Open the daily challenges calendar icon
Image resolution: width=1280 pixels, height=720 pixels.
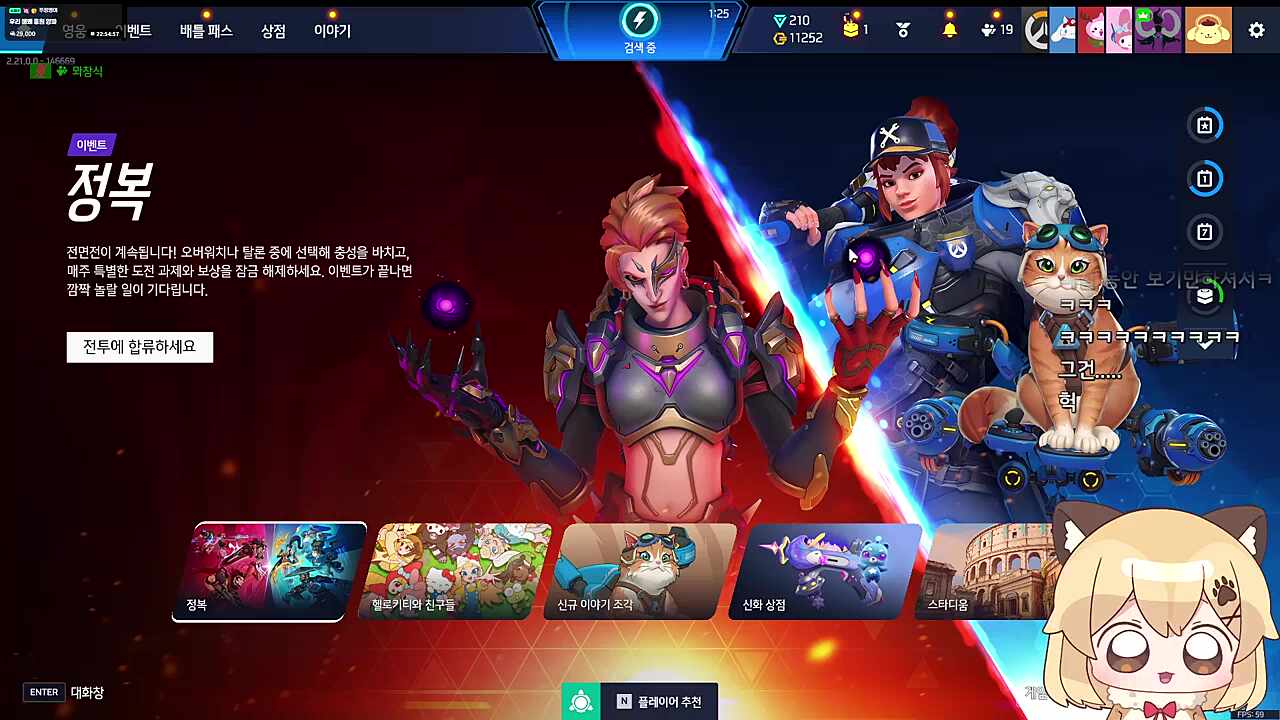pos(1205,179)
